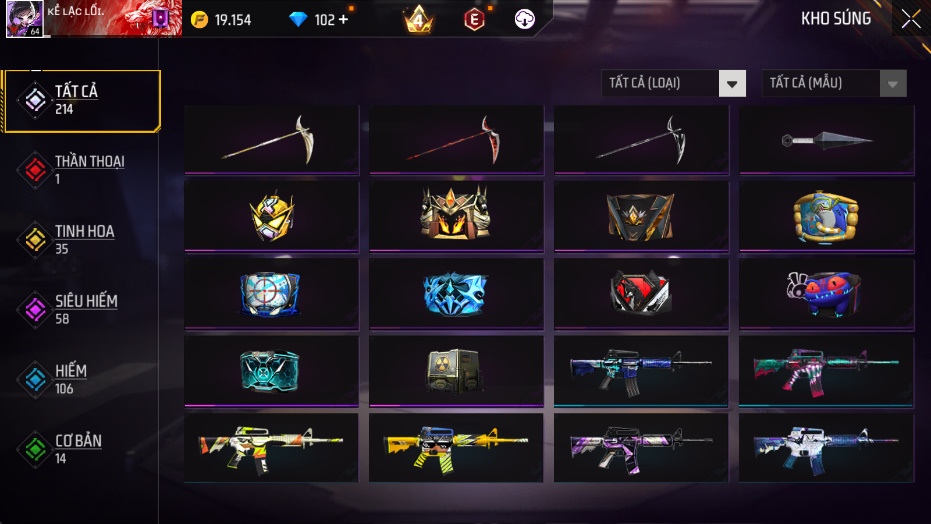Switch to the Thần Thoại rarity tab
This screenshot has height=524, width=931.
[x=80, y=170]
